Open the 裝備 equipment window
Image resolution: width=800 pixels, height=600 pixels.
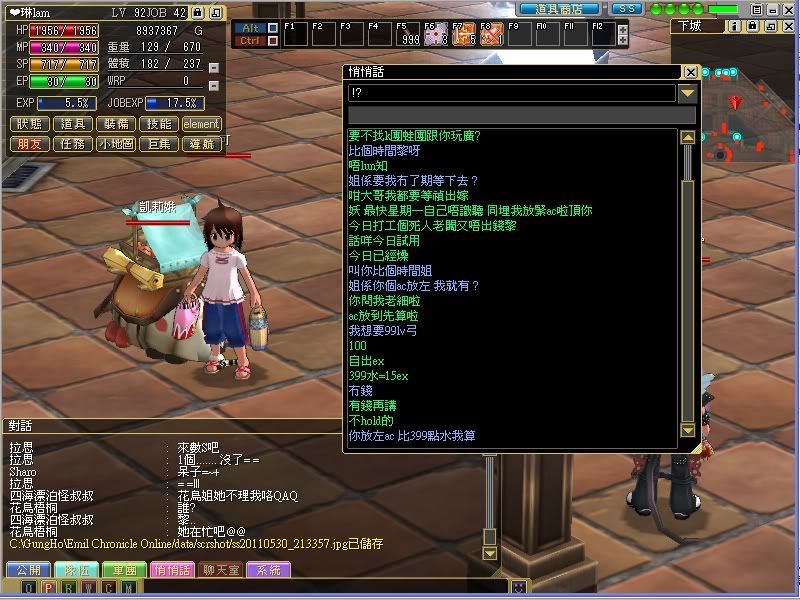point(114,124)
